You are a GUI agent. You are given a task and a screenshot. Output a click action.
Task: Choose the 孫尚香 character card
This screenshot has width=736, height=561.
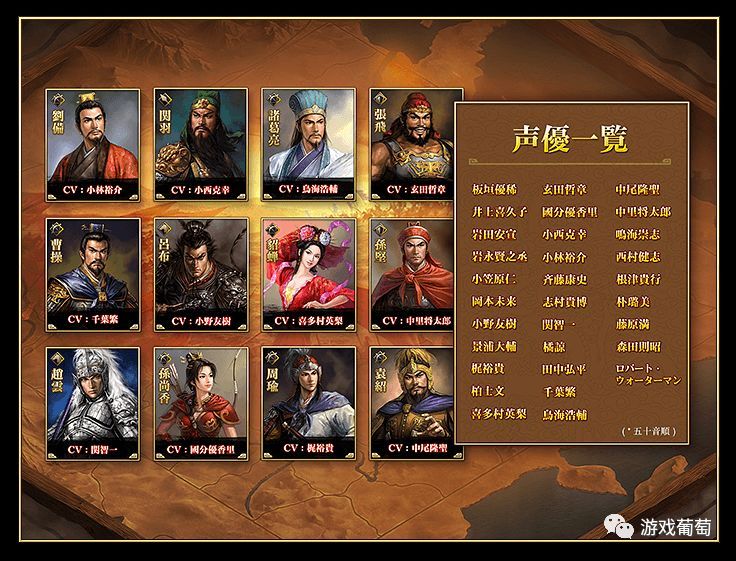click(201, 403)
